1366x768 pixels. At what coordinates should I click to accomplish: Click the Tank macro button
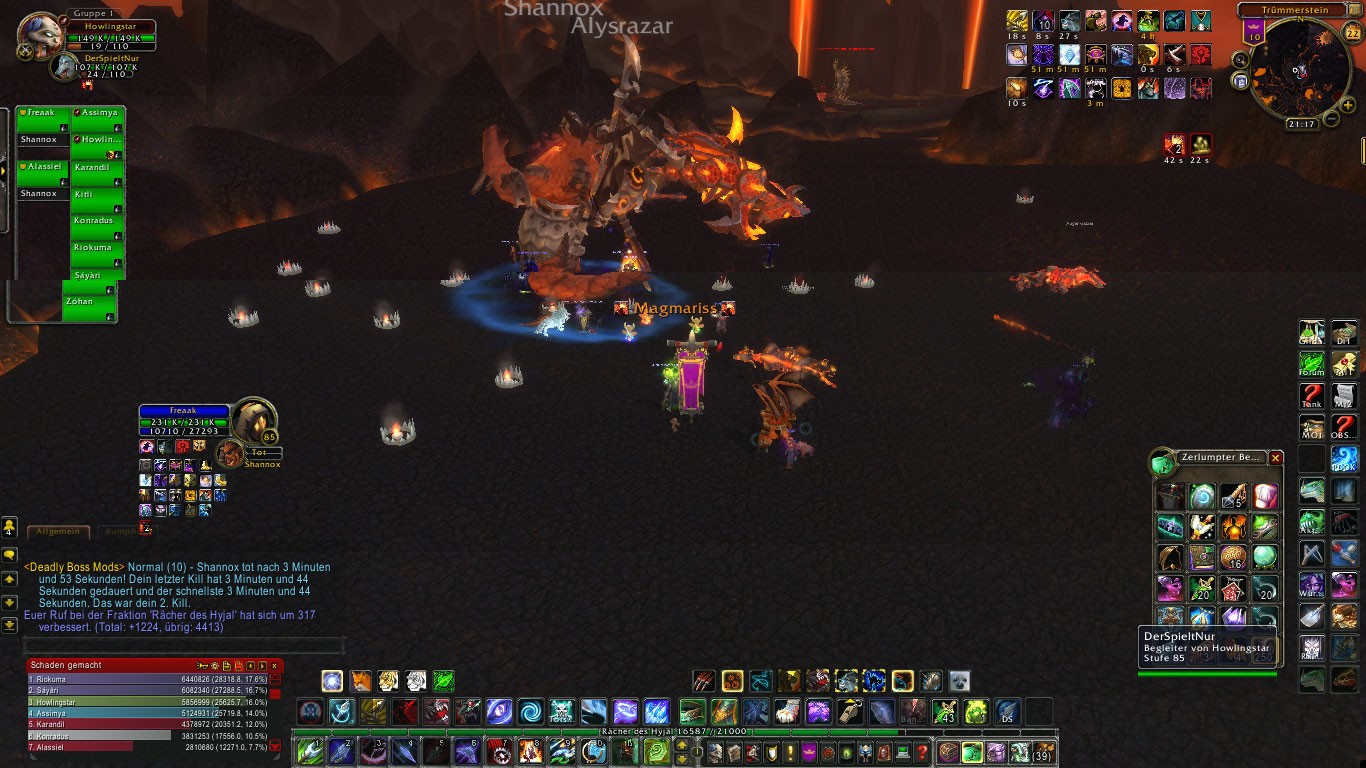1311,396
